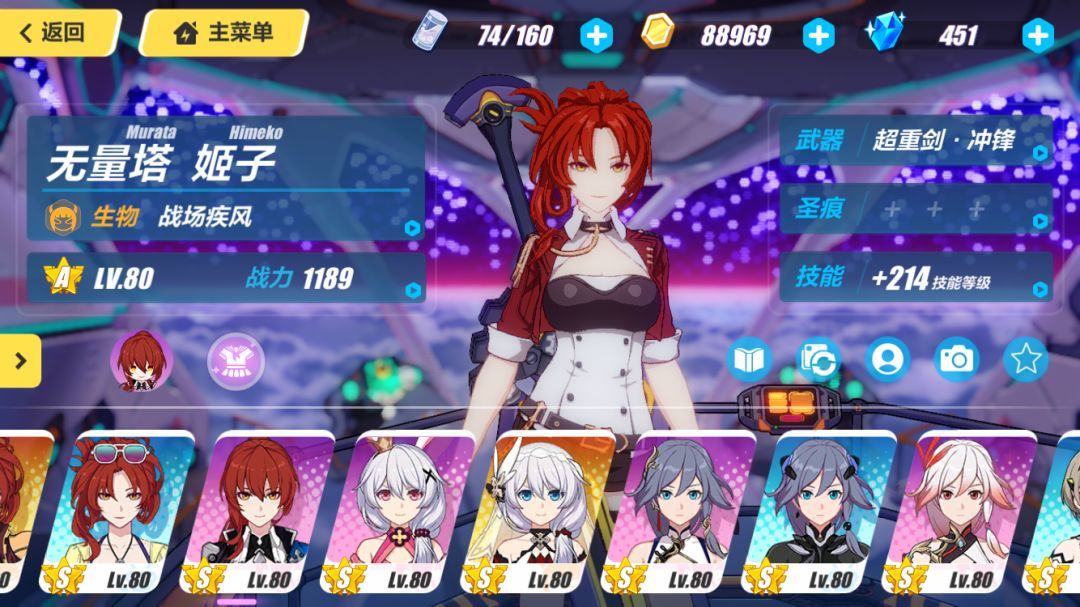Open the 圣痕 stigmata panel
Screen dimensions: 1080x607
tap(916, 208)
